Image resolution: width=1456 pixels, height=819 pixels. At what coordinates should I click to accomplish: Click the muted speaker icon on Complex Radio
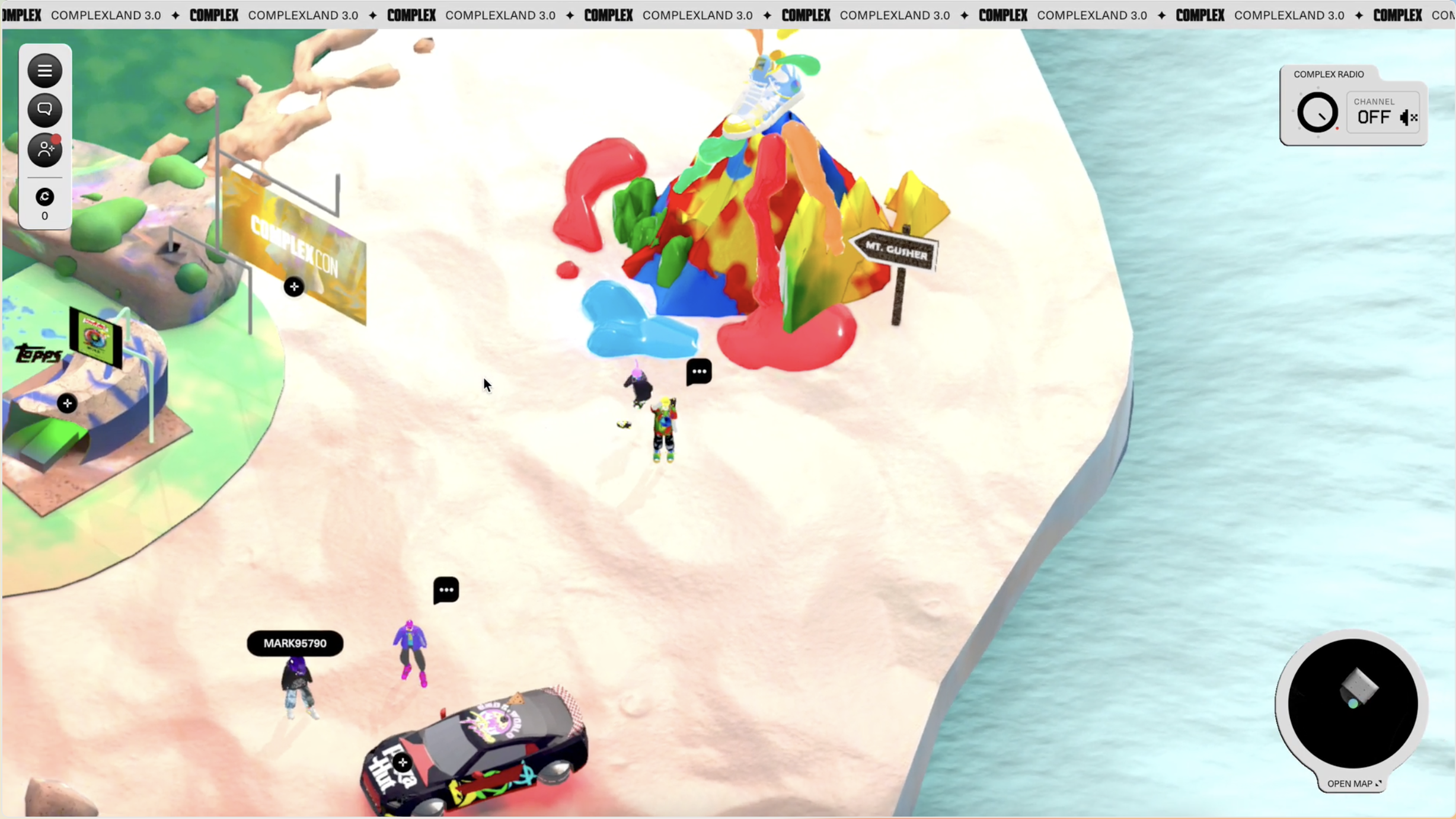(1407, 117)
